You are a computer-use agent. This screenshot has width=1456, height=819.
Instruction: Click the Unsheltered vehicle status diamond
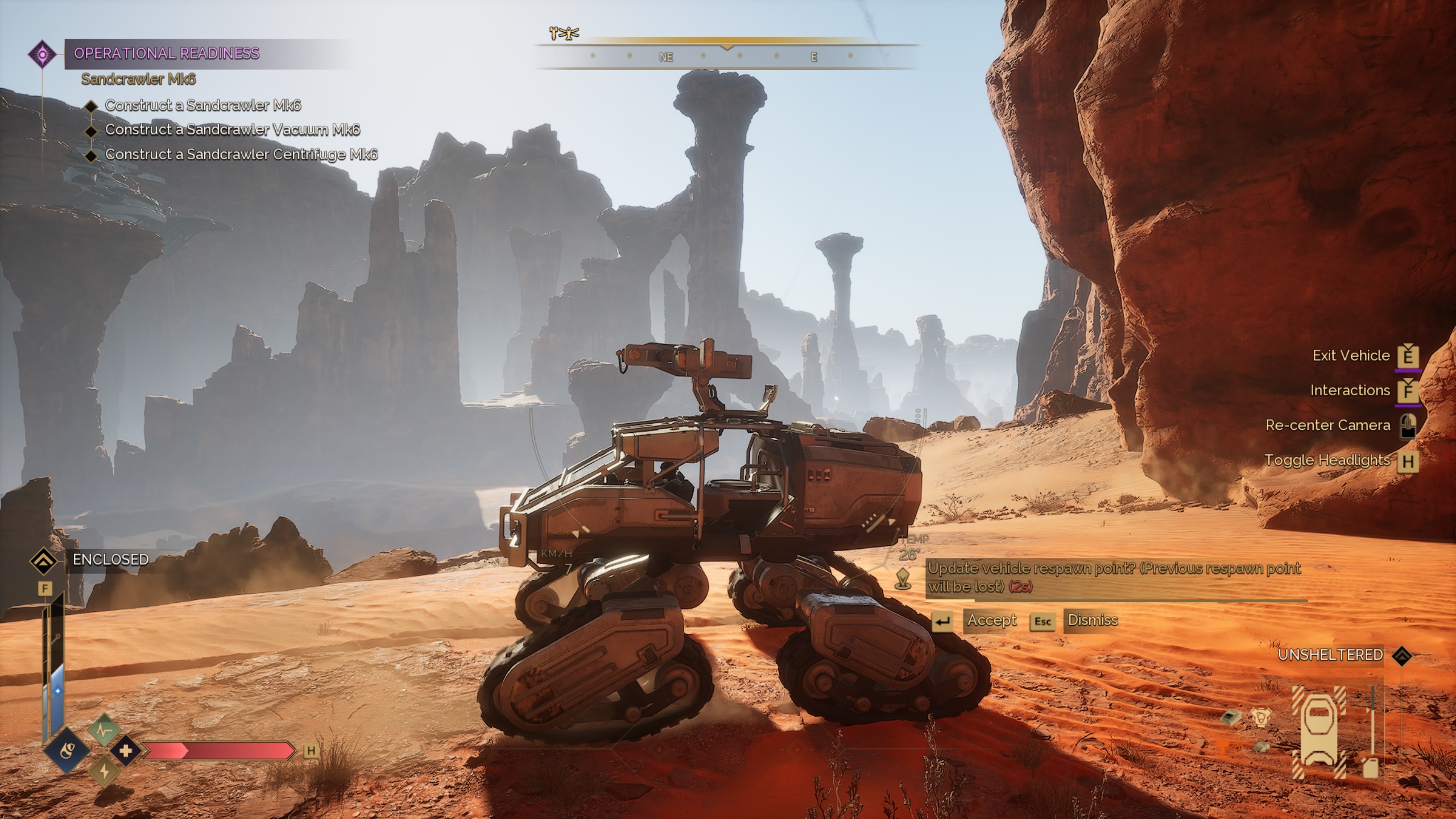coord(1403,655)
